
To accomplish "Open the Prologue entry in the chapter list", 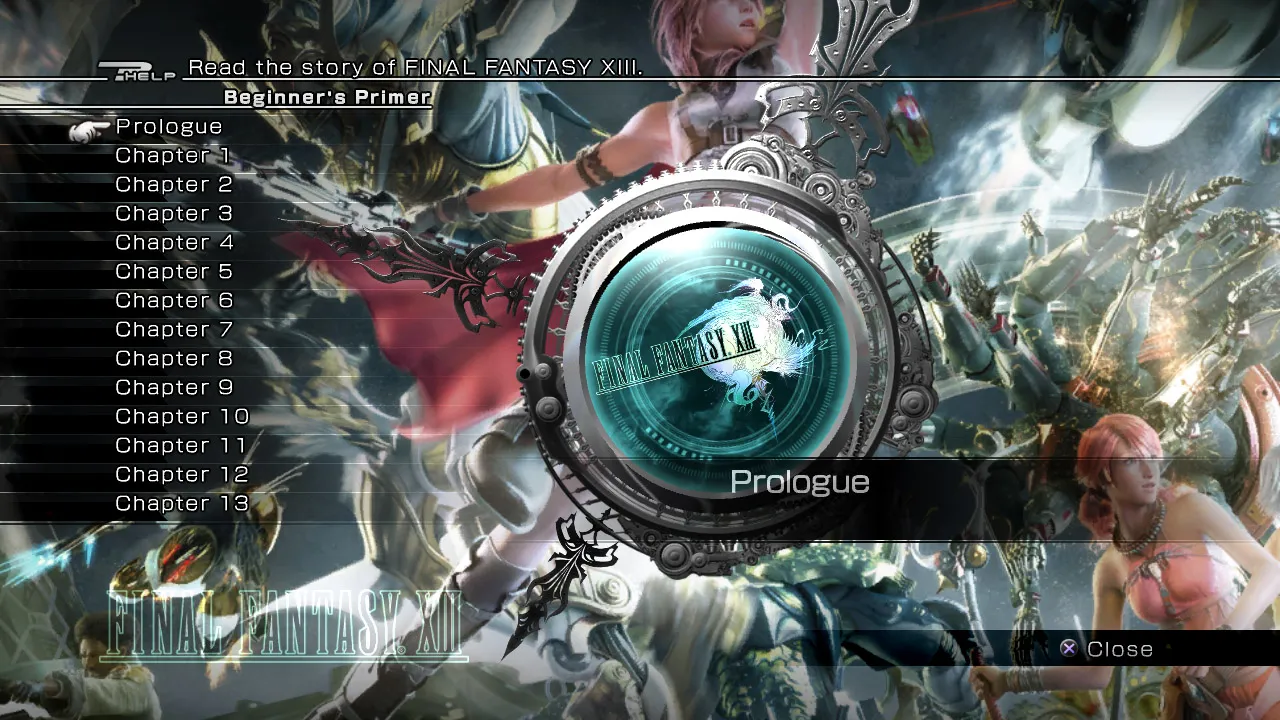I will click(x=167, y=127).
